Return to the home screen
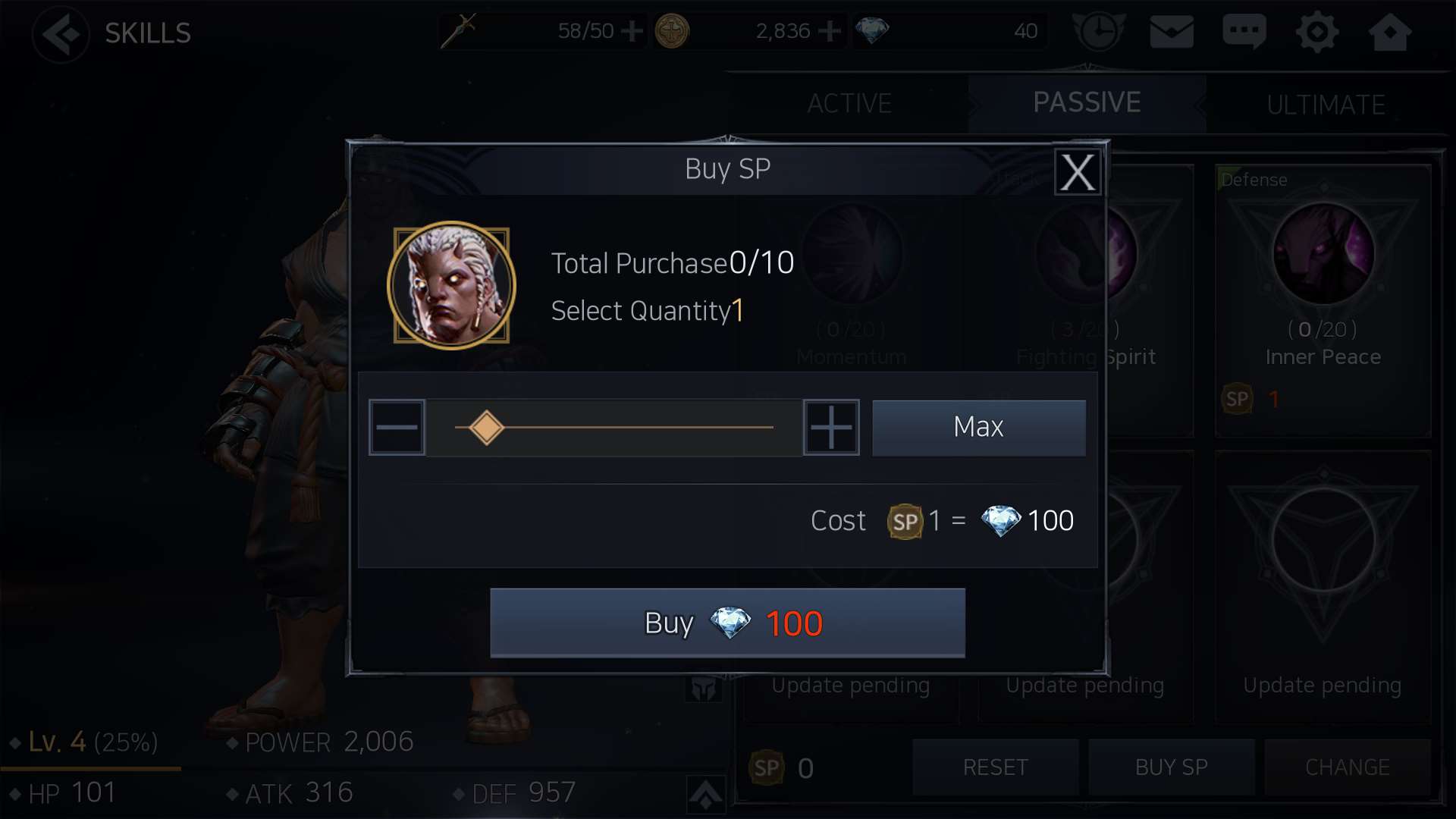This screenshot has height=819, width=1456. [1389, 32]
